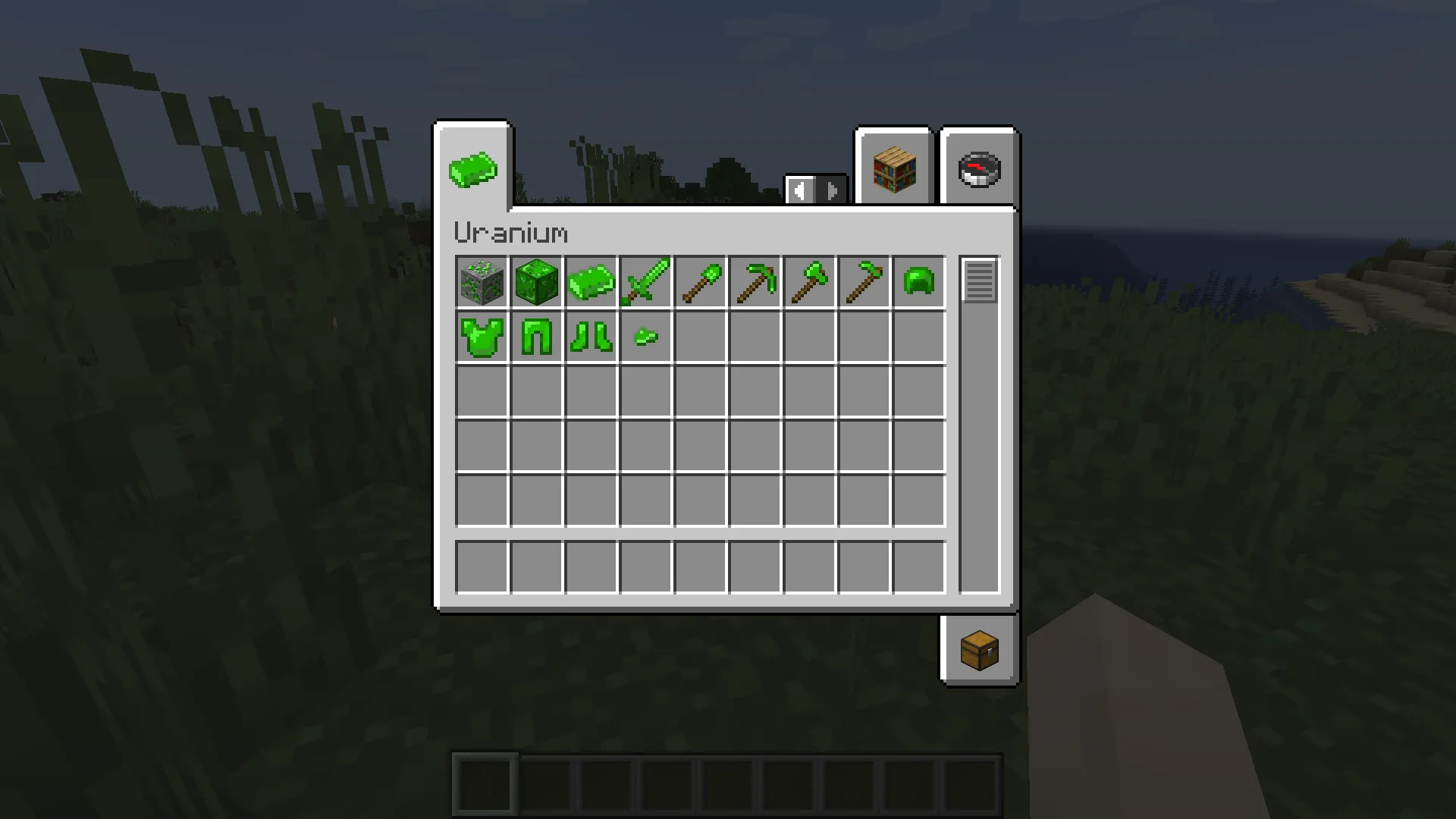Select the uranium shovel tool
This screenshot has height=819, width=1456.
click(x=700, y=282)
